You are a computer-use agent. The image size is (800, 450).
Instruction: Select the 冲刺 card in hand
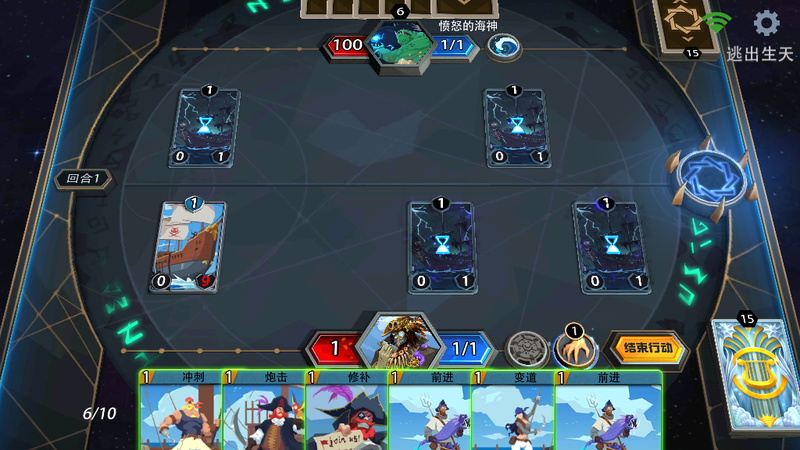[180, 412]
